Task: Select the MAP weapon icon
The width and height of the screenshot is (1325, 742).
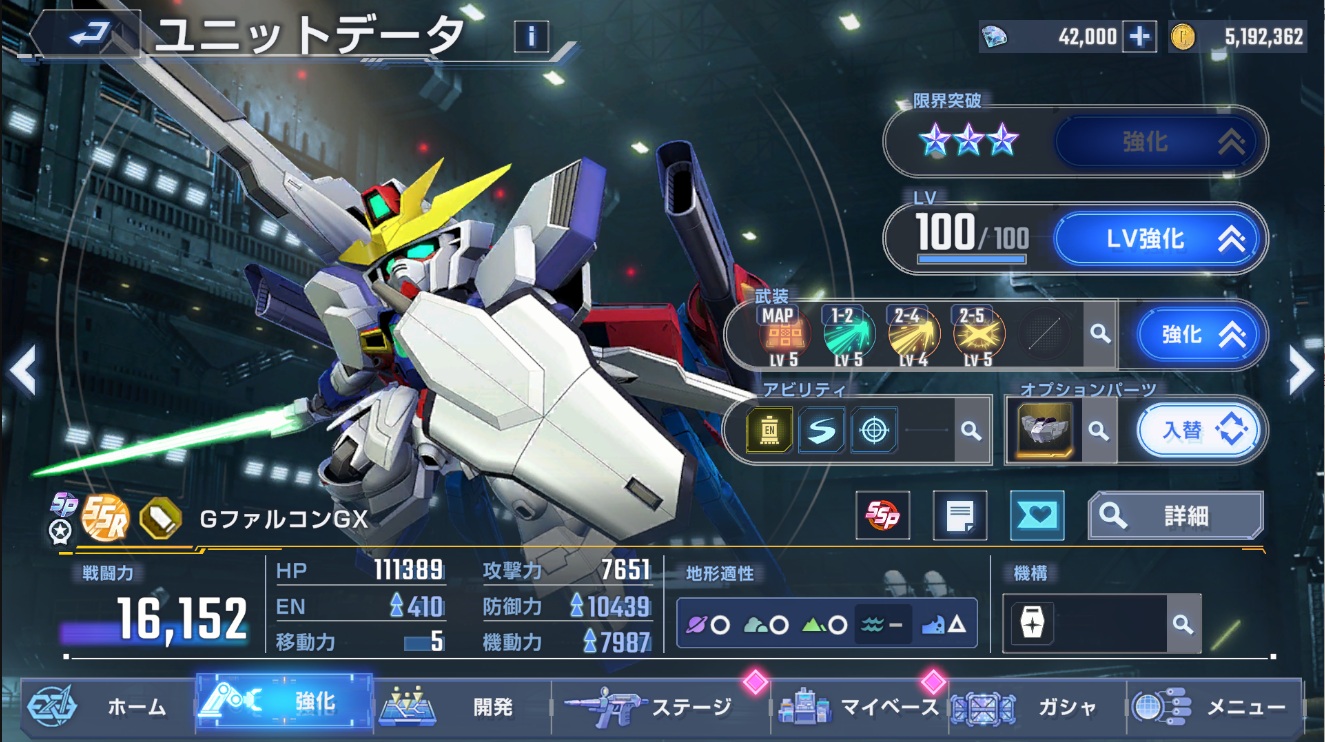Action: (x=778, y=334)
